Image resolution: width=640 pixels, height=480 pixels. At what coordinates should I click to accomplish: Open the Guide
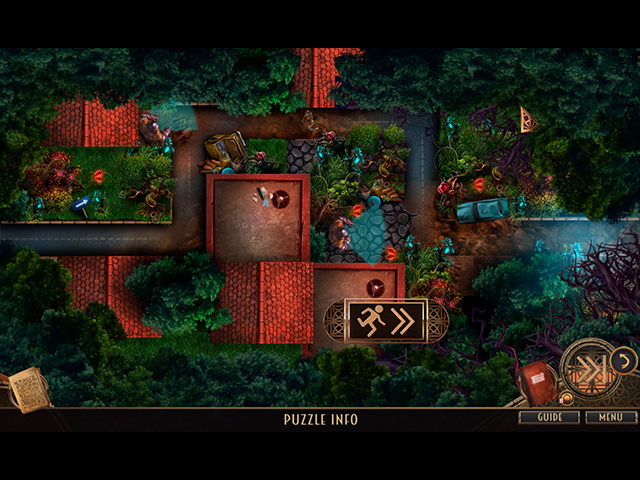tap(550, 417)
